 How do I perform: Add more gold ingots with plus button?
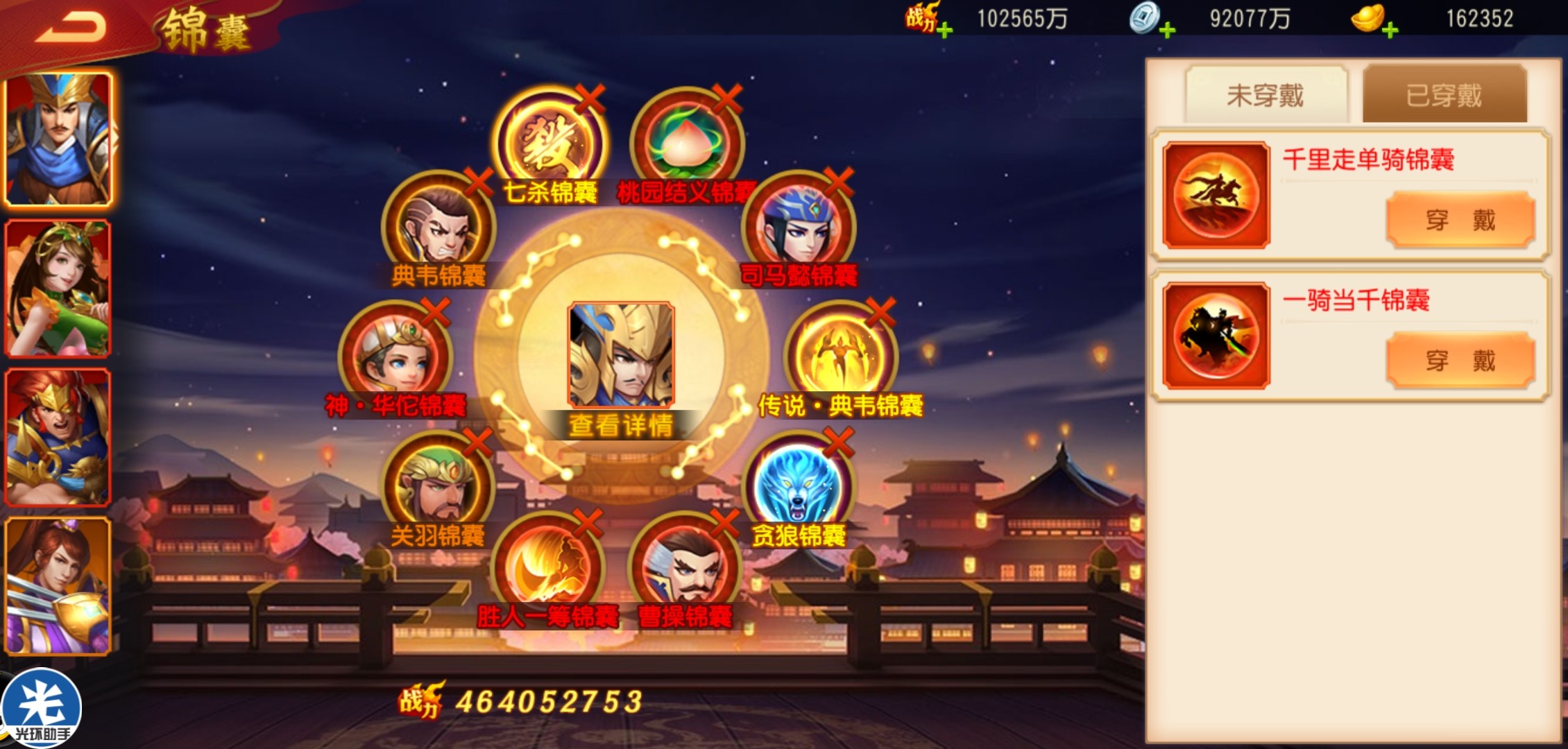pyautogui.click(x=1390, y=30)
